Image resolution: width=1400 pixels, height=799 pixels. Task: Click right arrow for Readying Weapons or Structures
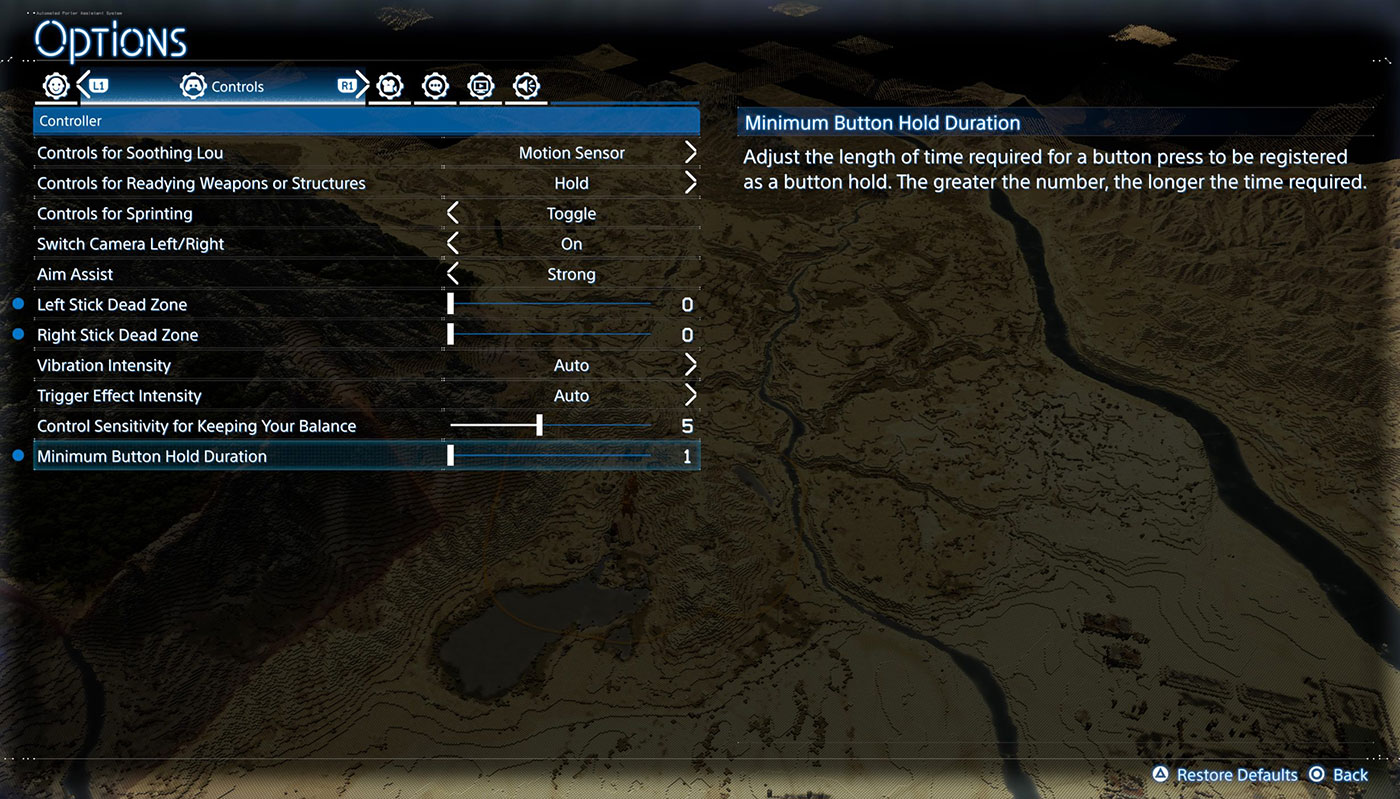[x=690, y=183]
